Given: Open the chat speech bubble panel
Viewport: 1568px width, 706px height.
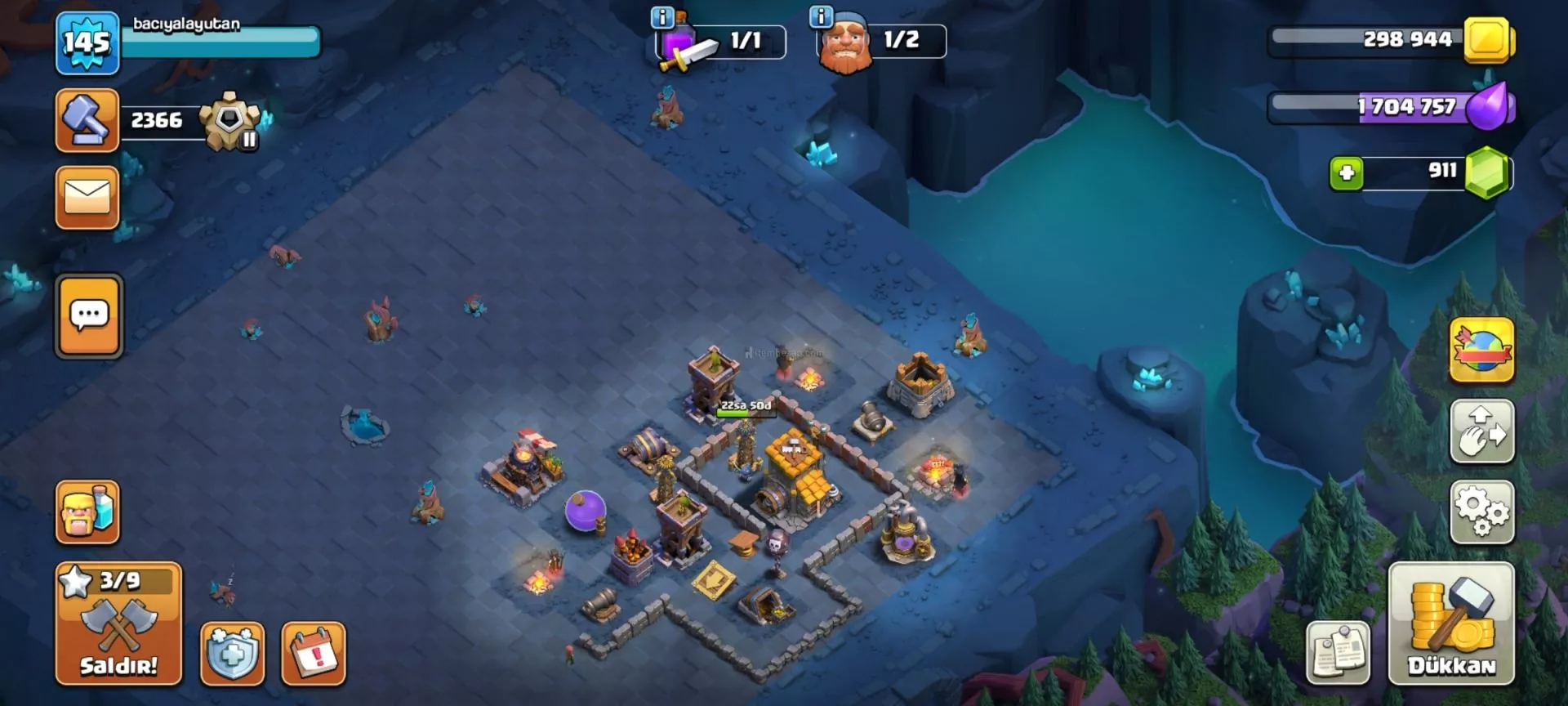Looking at the screenshot, I should coord(89,316).
